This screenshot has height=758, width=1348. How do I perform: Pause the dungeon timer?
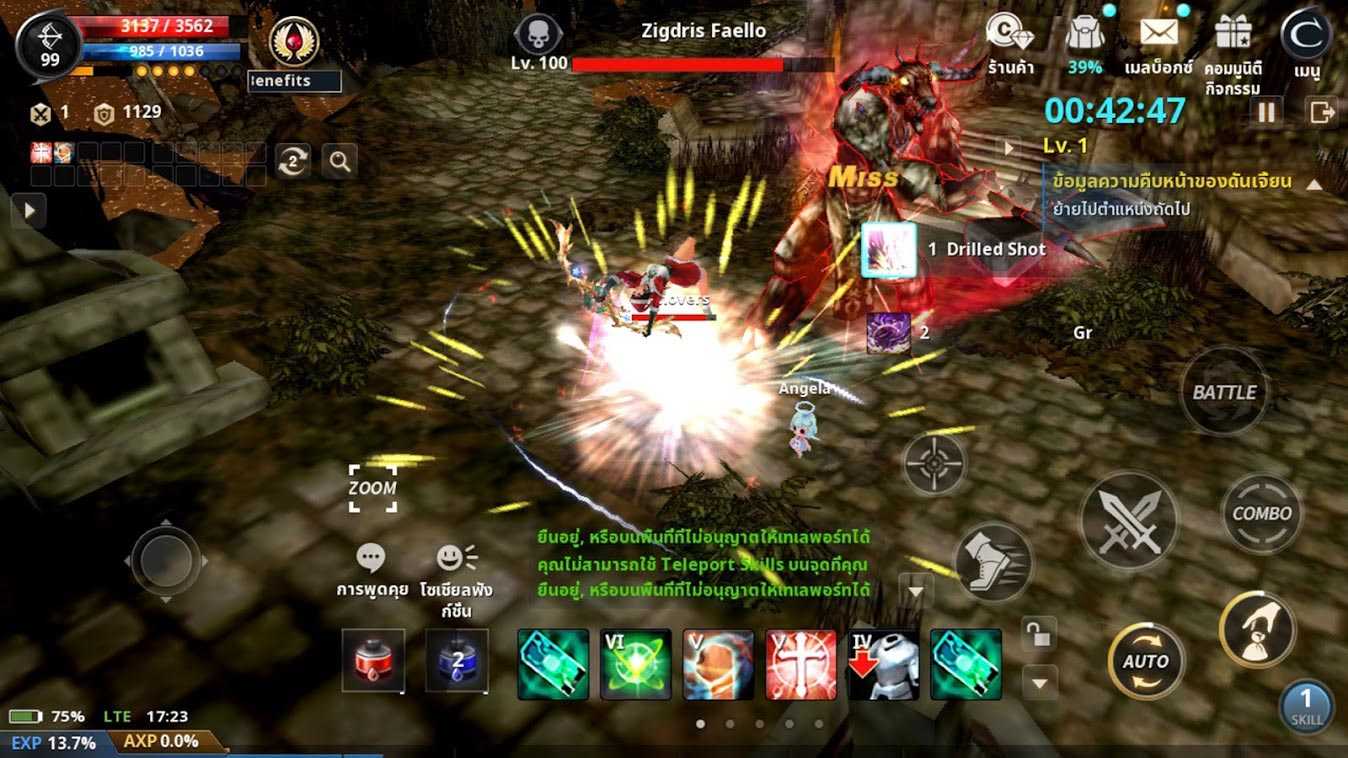pyautogui.click(x=1267, y=113)
